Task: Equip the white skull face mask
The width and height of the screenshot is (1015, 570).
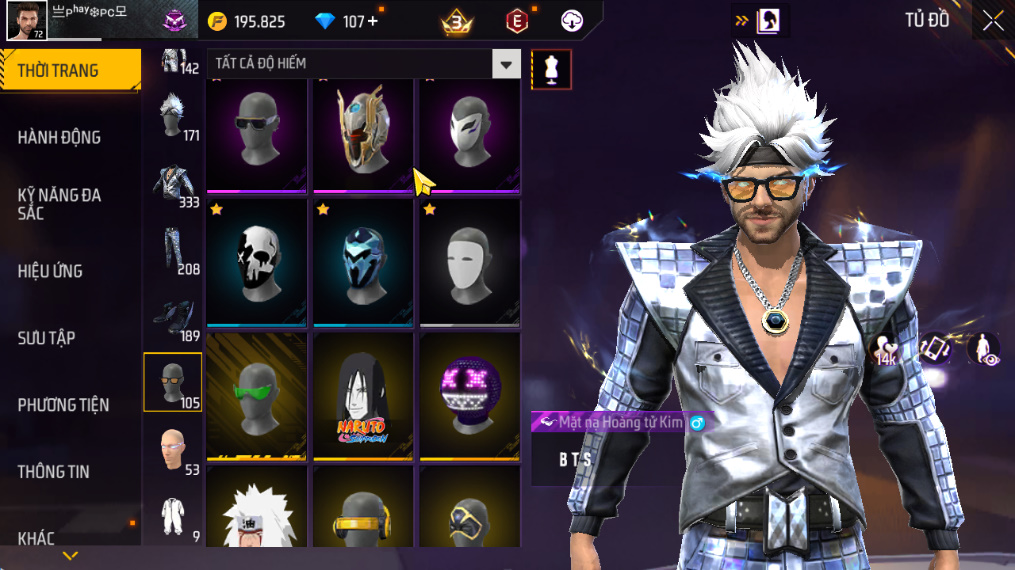Action: pos(257,262)
